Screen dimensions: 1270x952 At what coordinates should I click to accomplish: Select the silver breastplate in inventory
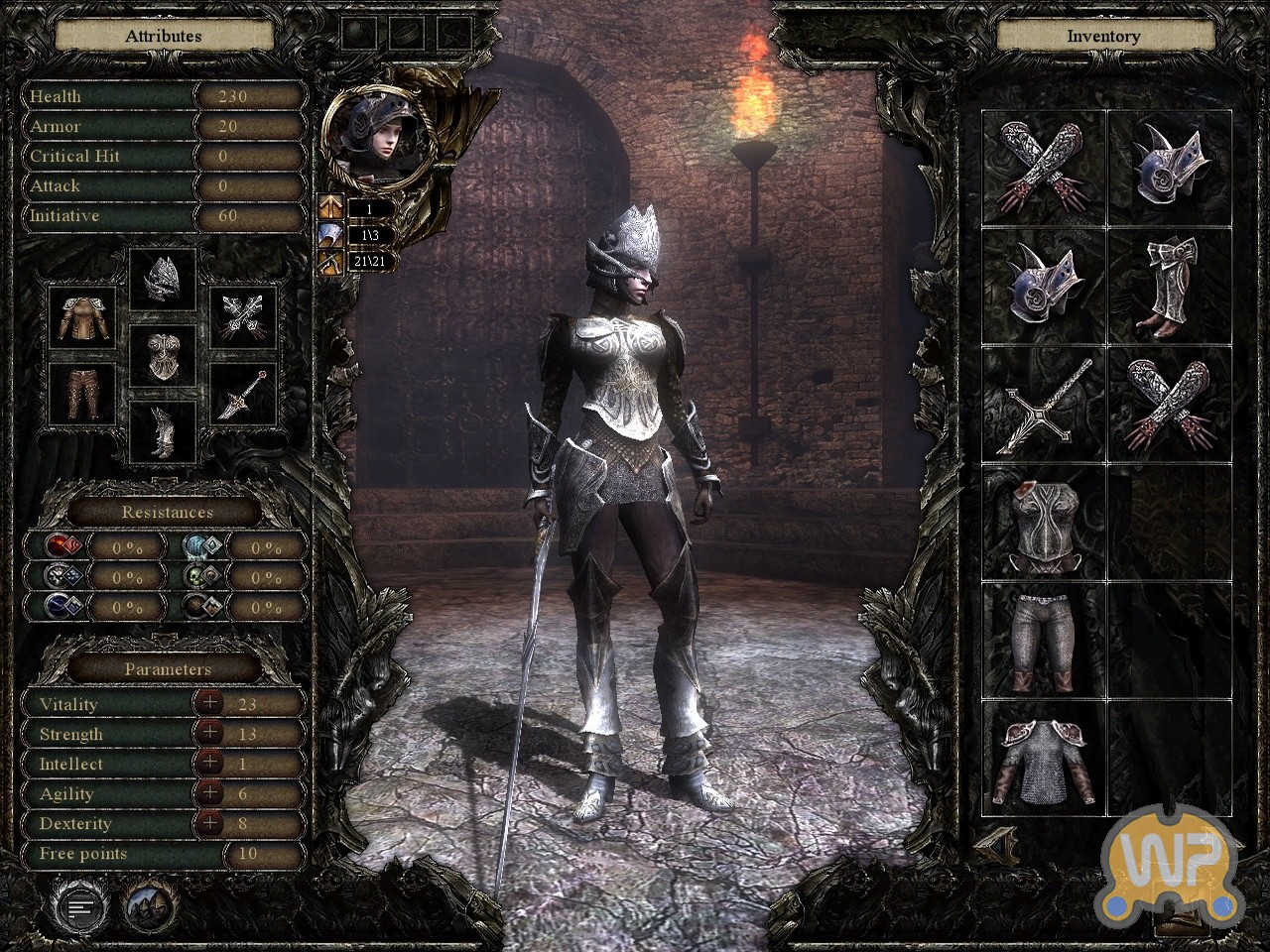(x=1044, y=523)
